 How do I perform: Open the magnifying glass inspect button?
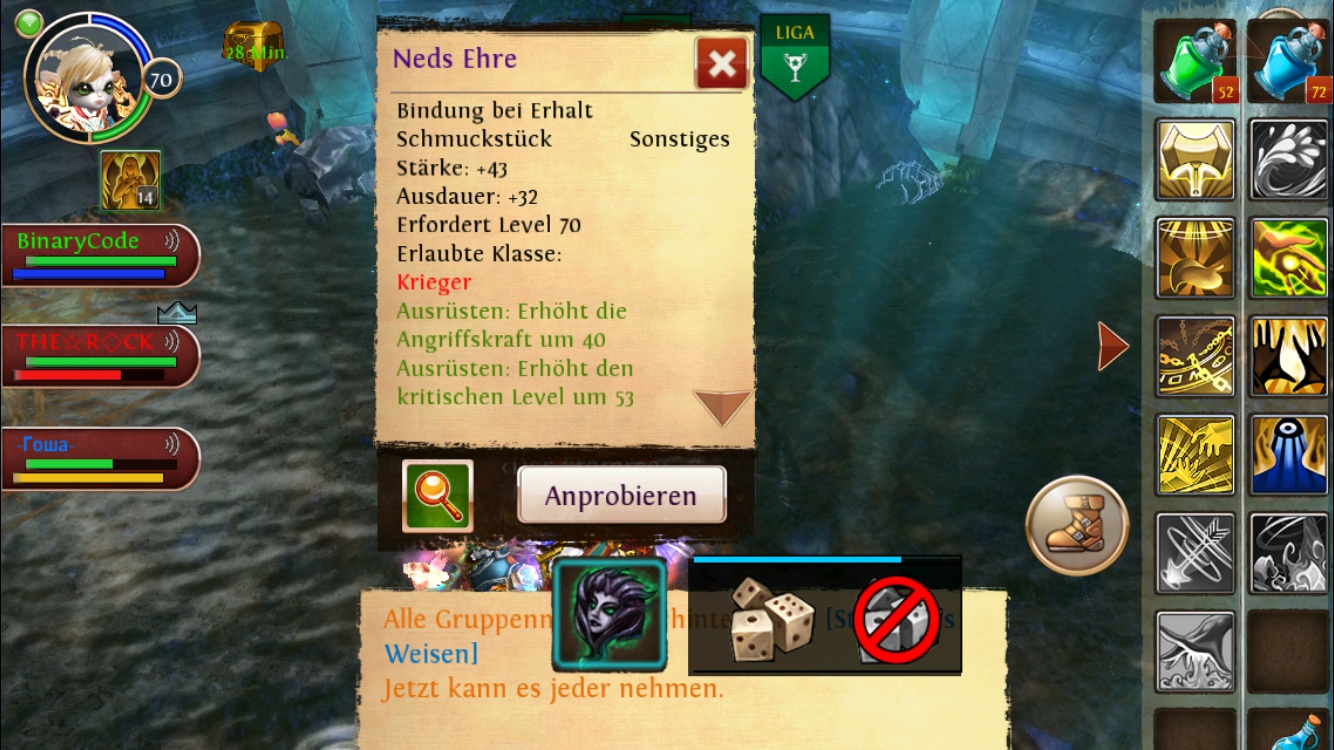pos(437,495)
